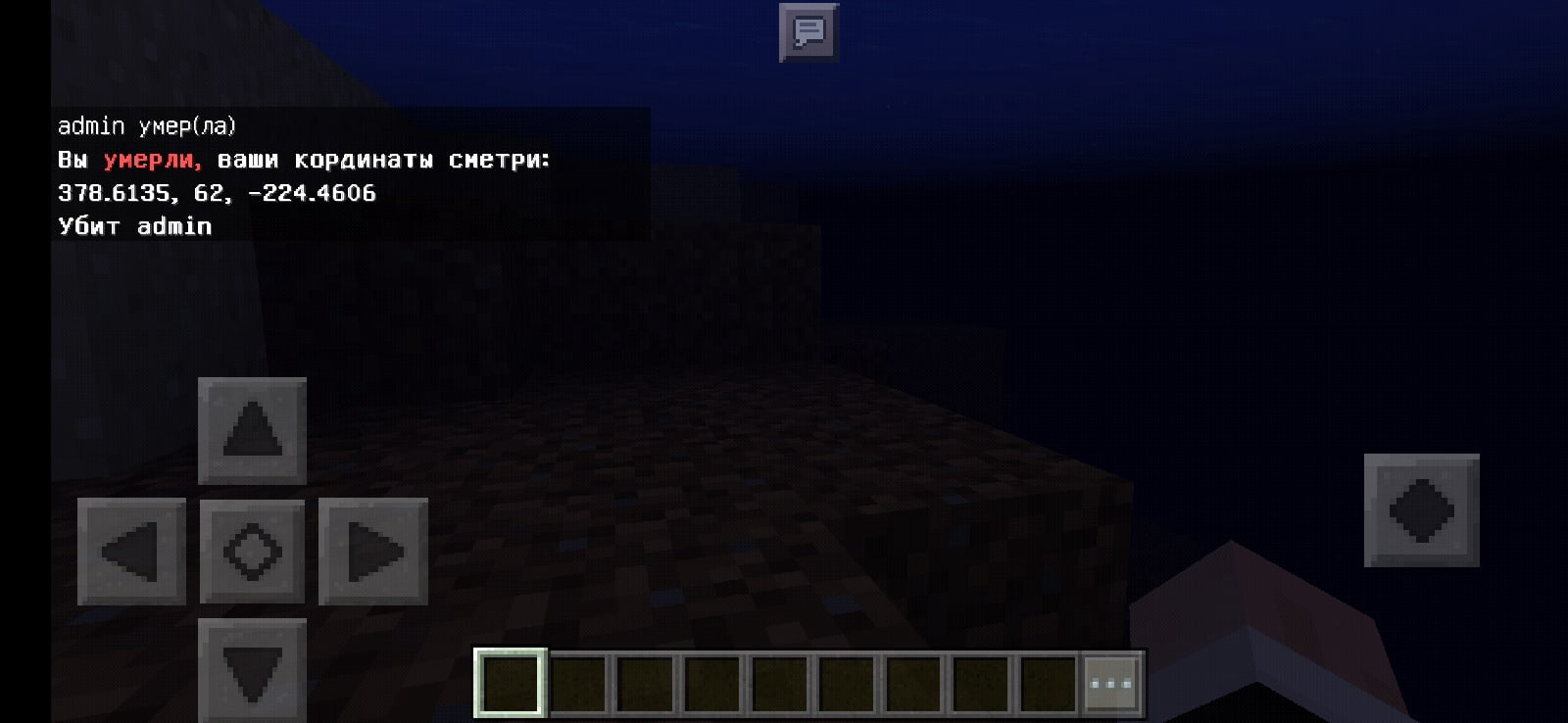1568x723 pixels.
Task: Open the chat button at top
Action: 808,33
